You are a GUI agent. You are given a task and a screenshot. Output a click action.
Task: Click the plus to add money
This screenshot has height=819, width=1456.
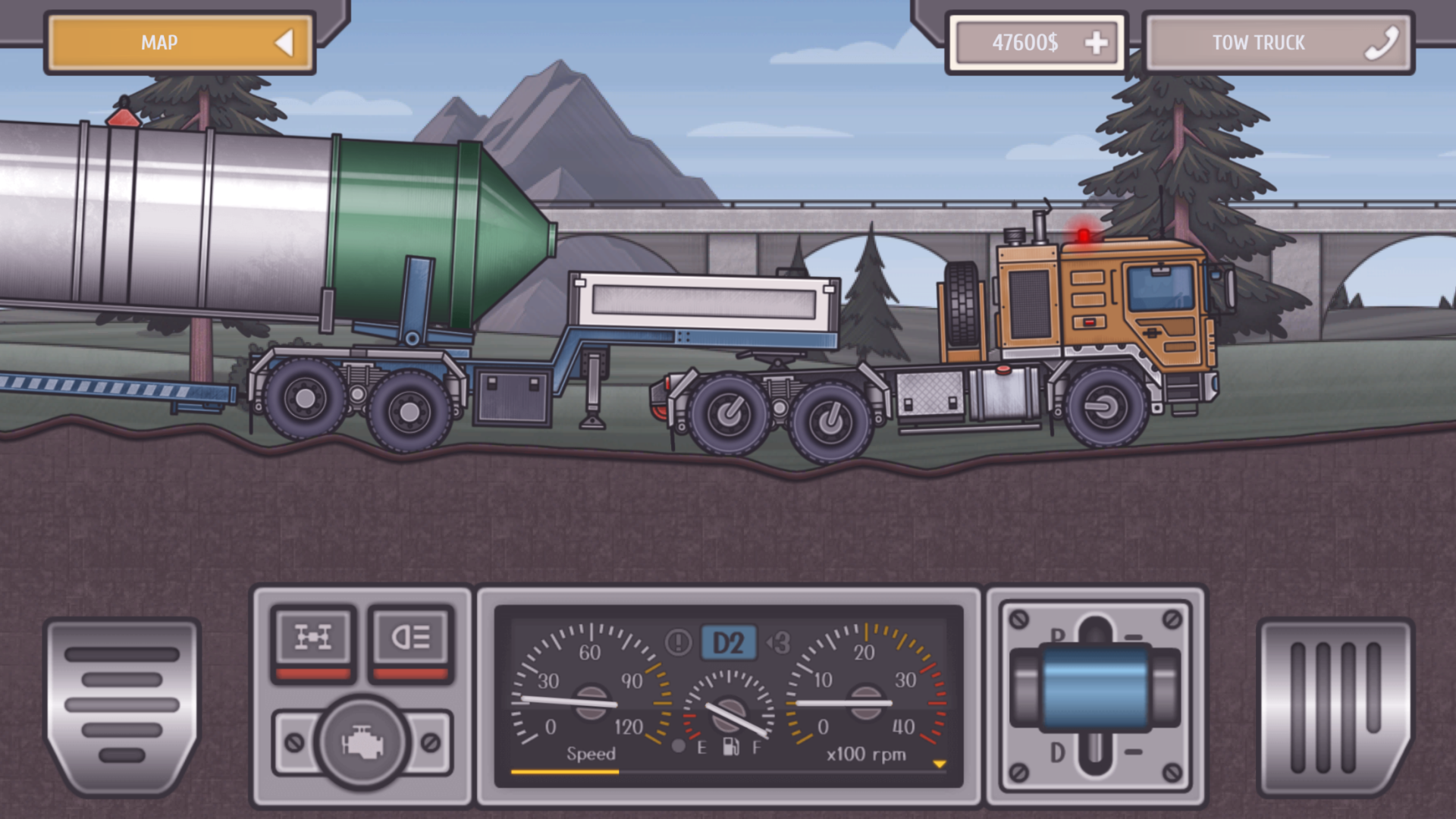click(x=1095, y=43)
